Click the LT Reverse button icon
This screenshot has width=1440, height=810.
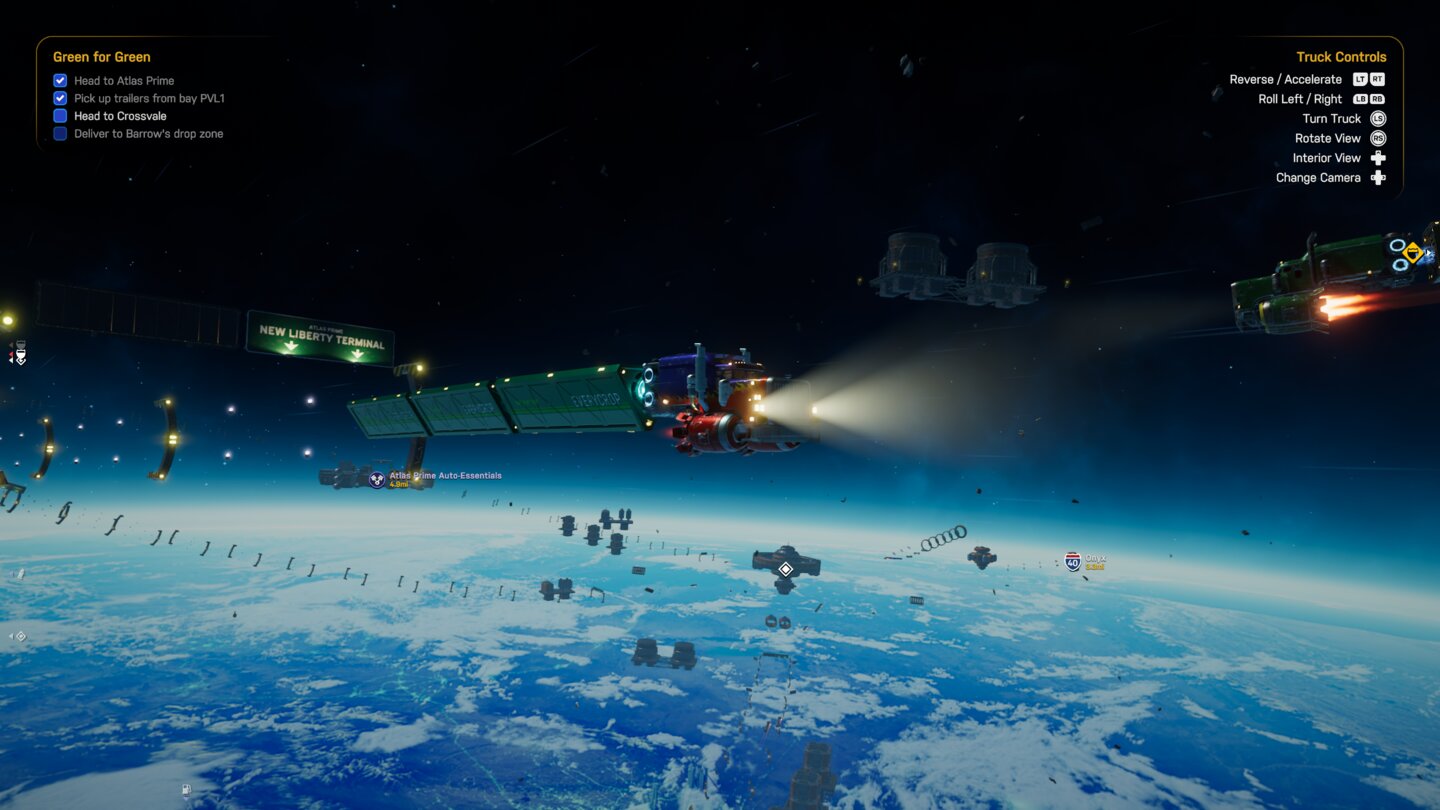point(1360,79)
